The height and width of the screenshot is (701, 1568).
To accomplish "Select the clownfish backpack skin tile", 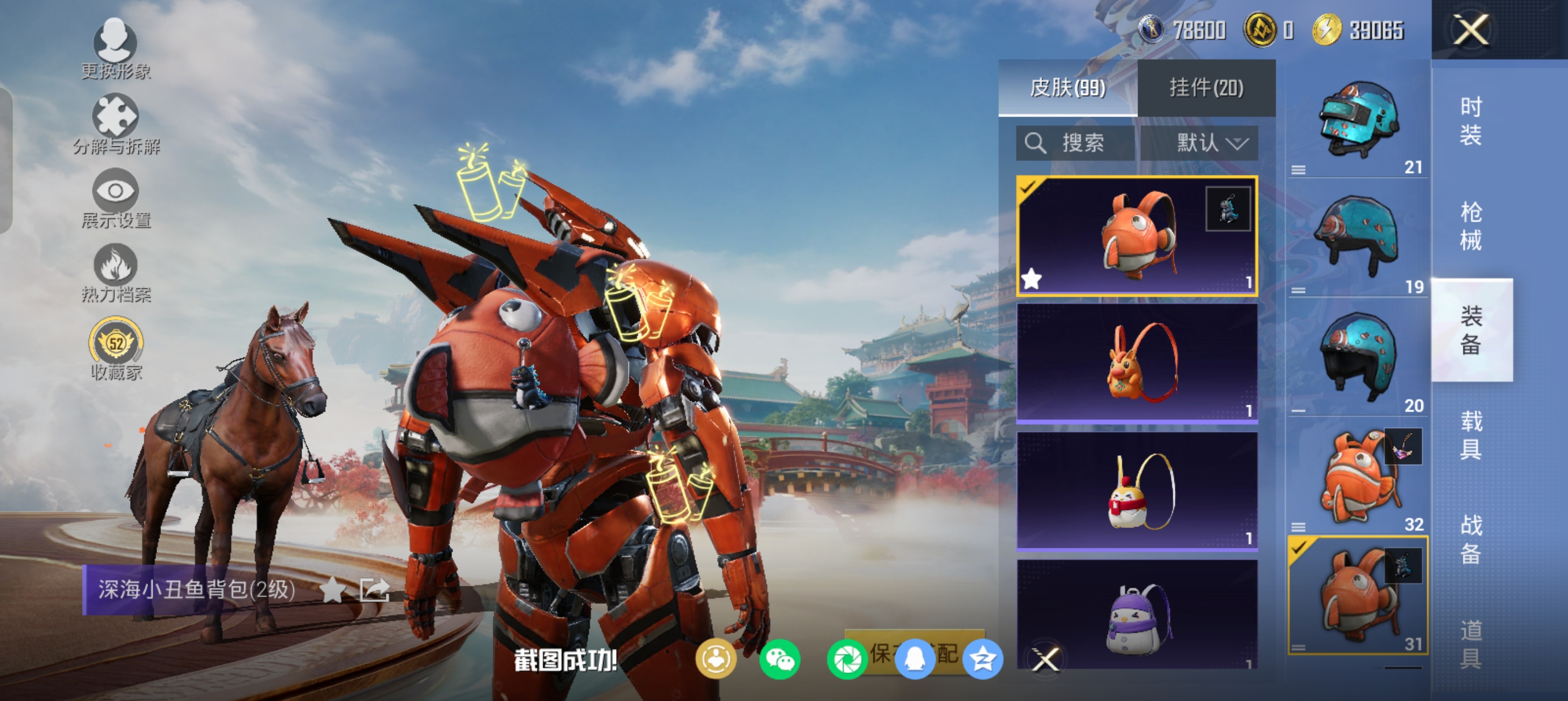I will 1137,236.
